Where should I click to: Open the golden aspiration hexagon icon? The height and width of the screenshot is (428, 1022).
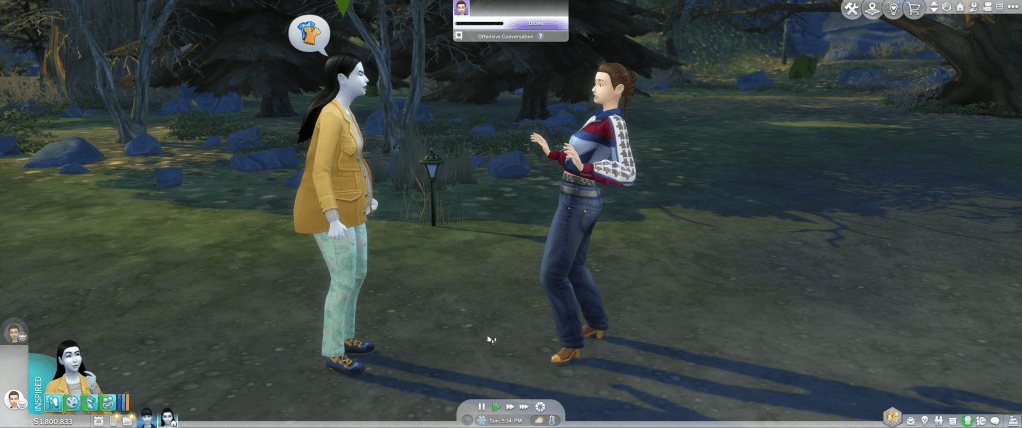point(890,416)
